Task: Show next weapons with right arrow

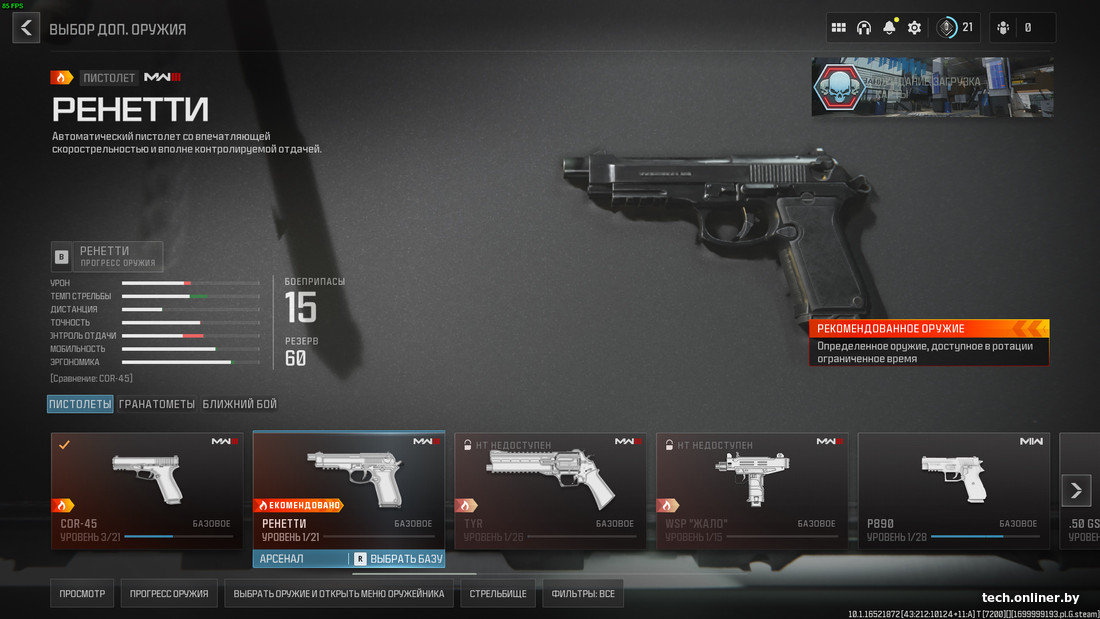Action: (1076, 490)
